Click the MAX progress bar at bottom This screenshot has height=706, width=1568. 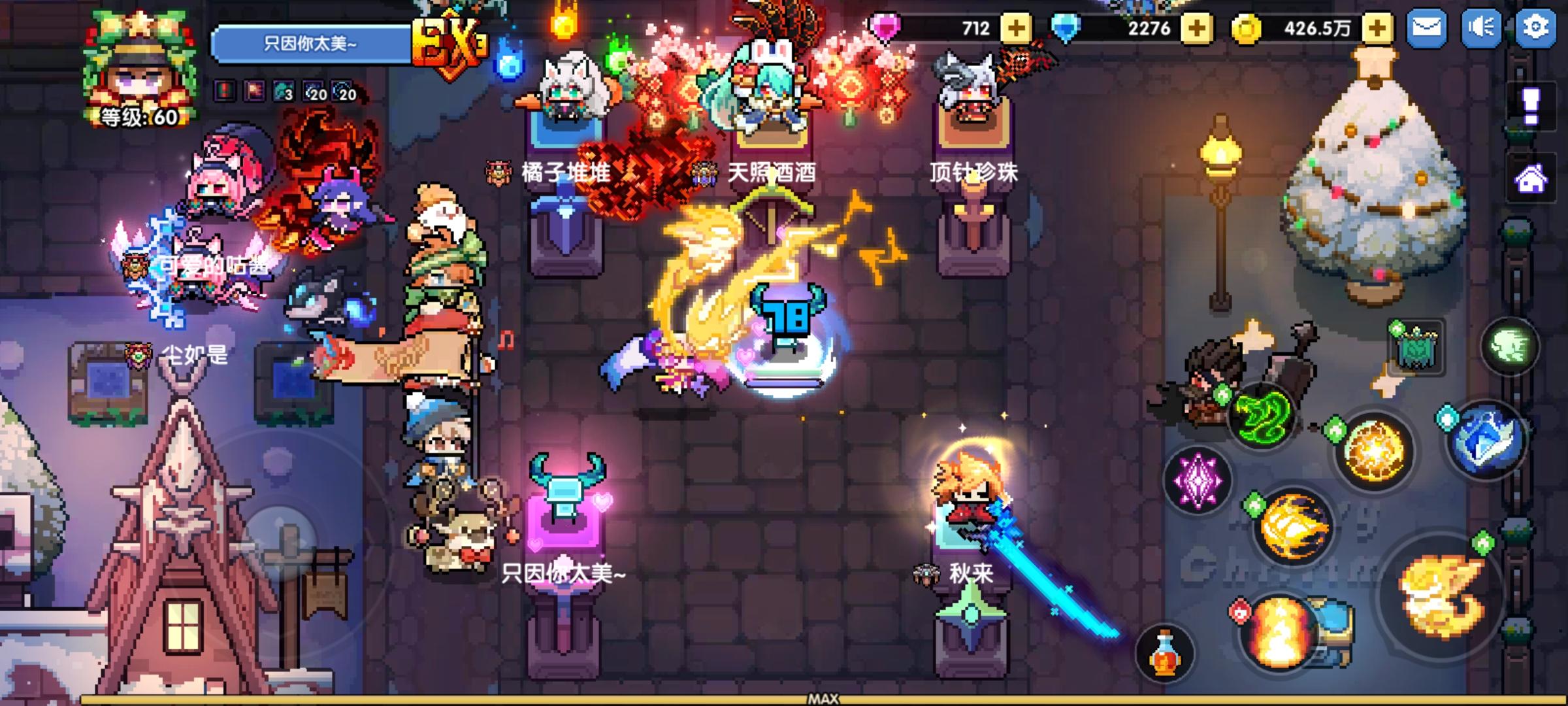coord(823,699)
